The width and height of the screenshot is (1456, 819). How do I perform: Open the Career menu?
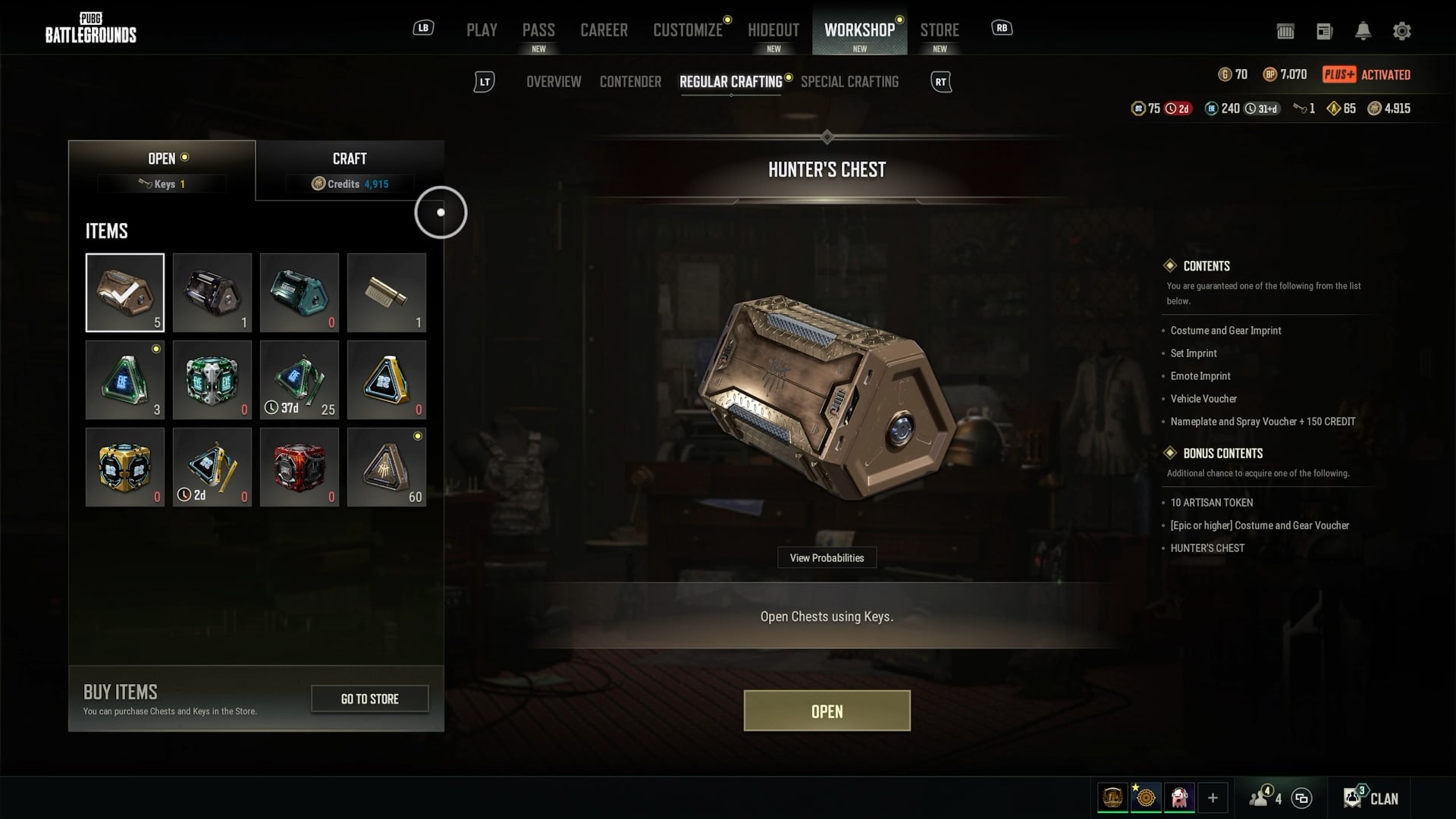point(604,30)
